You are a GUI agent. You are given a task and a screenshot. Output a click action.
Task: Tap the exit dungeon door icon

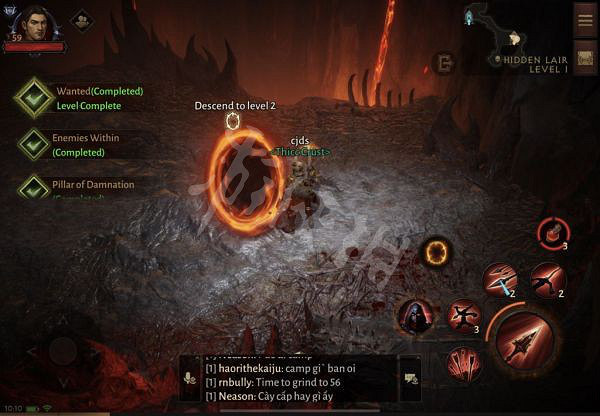[x=443, y=63]
